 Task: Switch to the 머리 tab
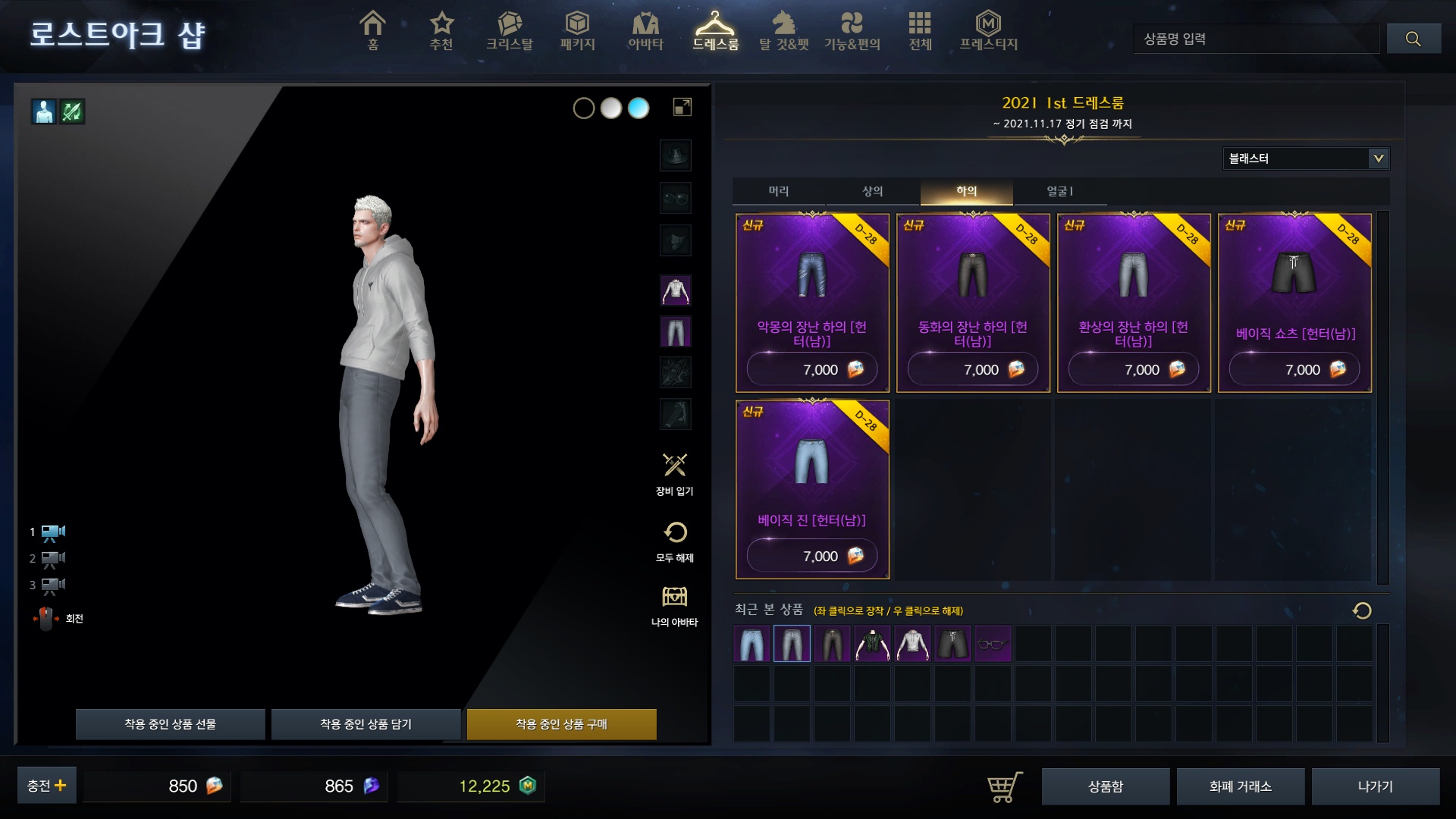(779, 191)
